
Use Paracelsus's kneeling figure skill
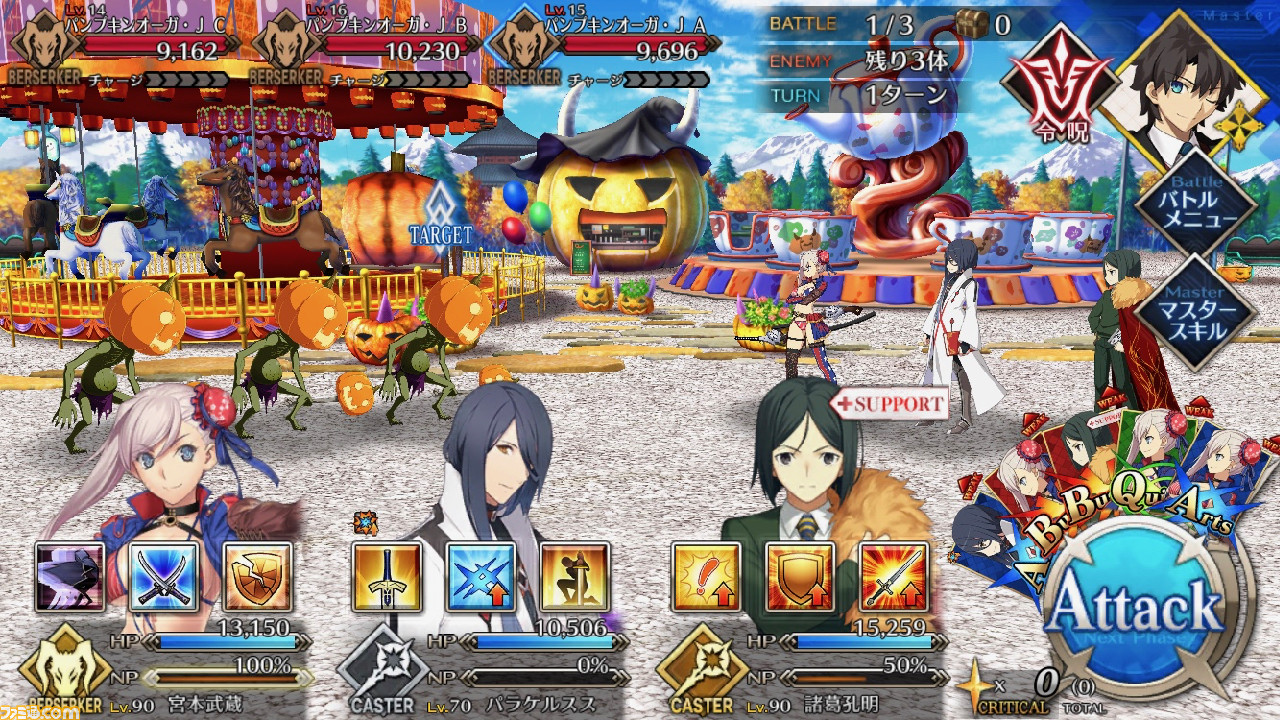(x=575, y=577)
